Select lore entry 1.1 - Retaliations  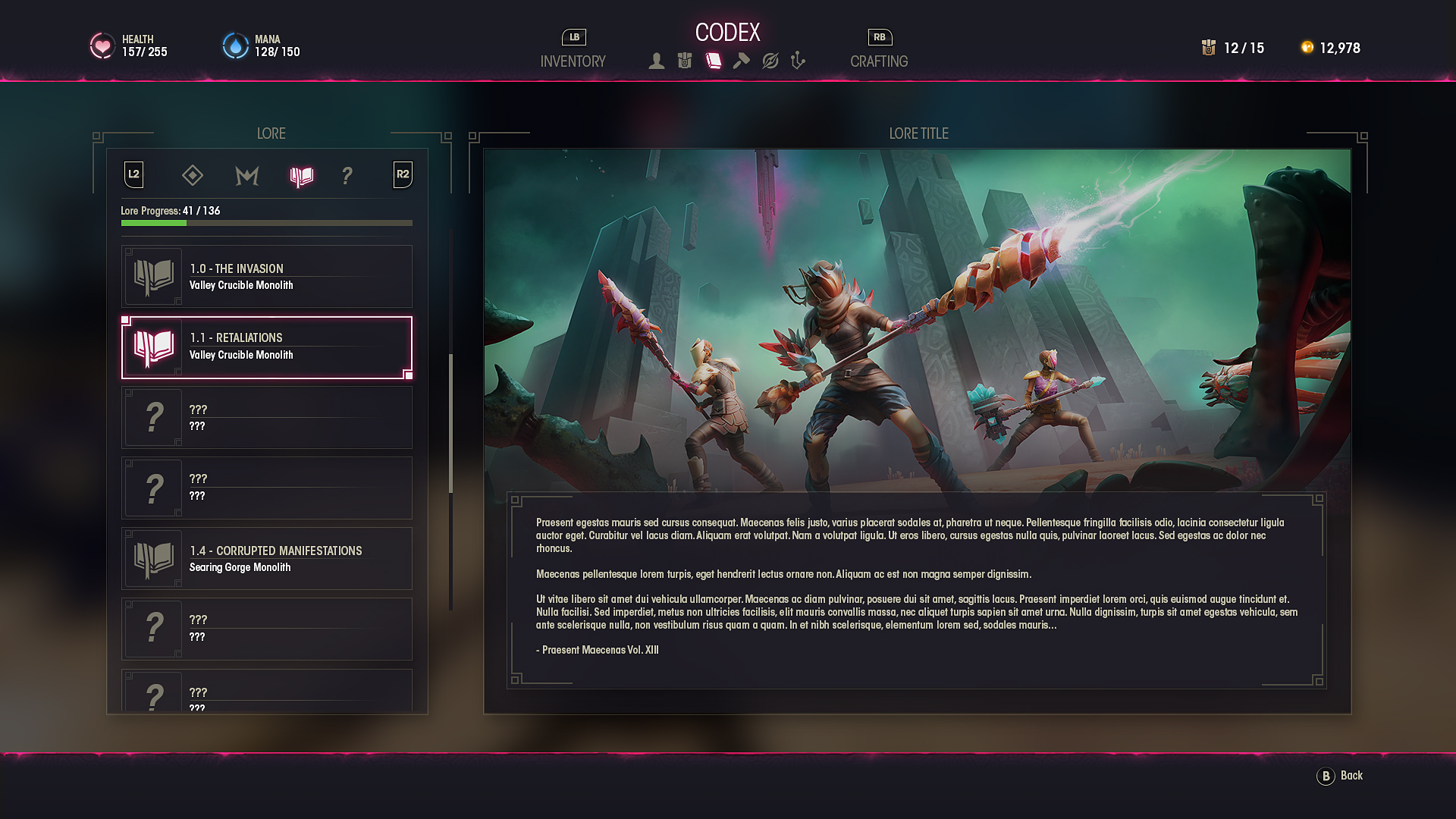coord(267,347)
